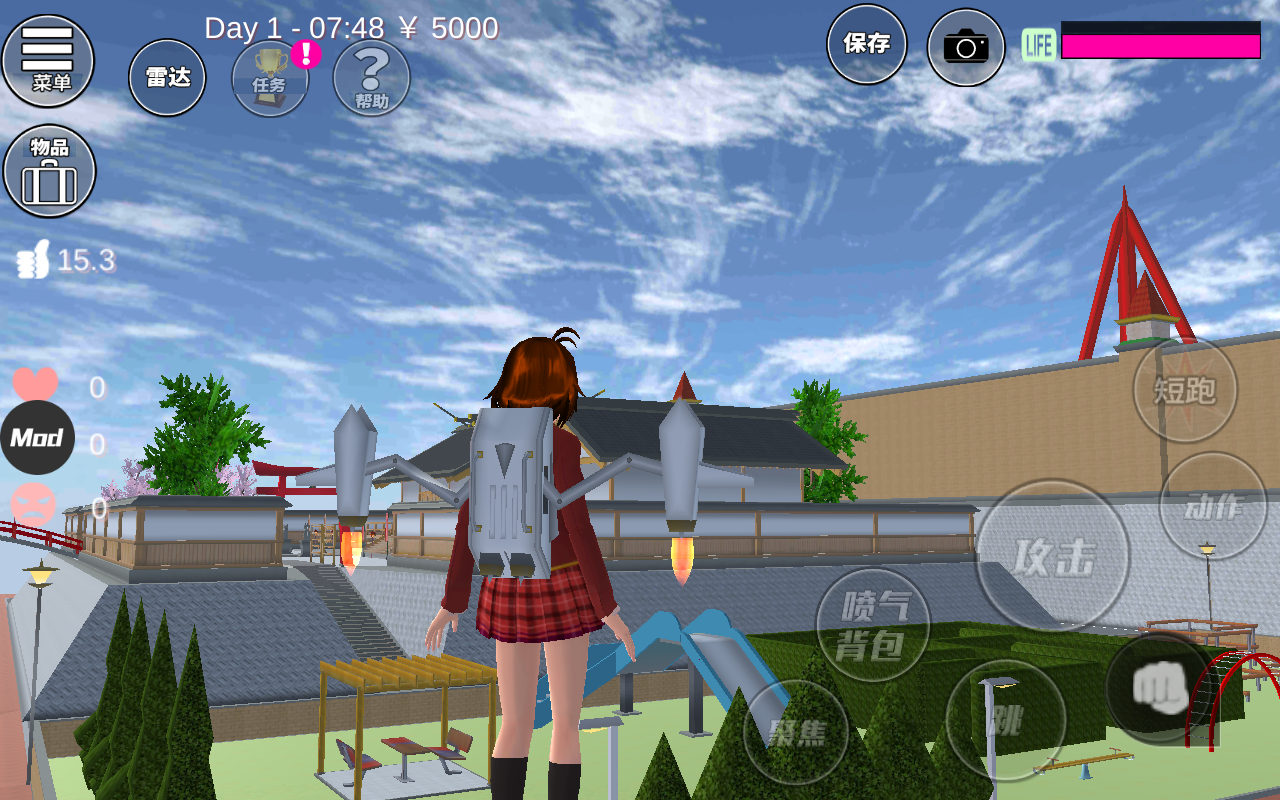Tap the 攻击 attack button
The height and width of the screenshot is (800, 1280).
click(1053, 556)
